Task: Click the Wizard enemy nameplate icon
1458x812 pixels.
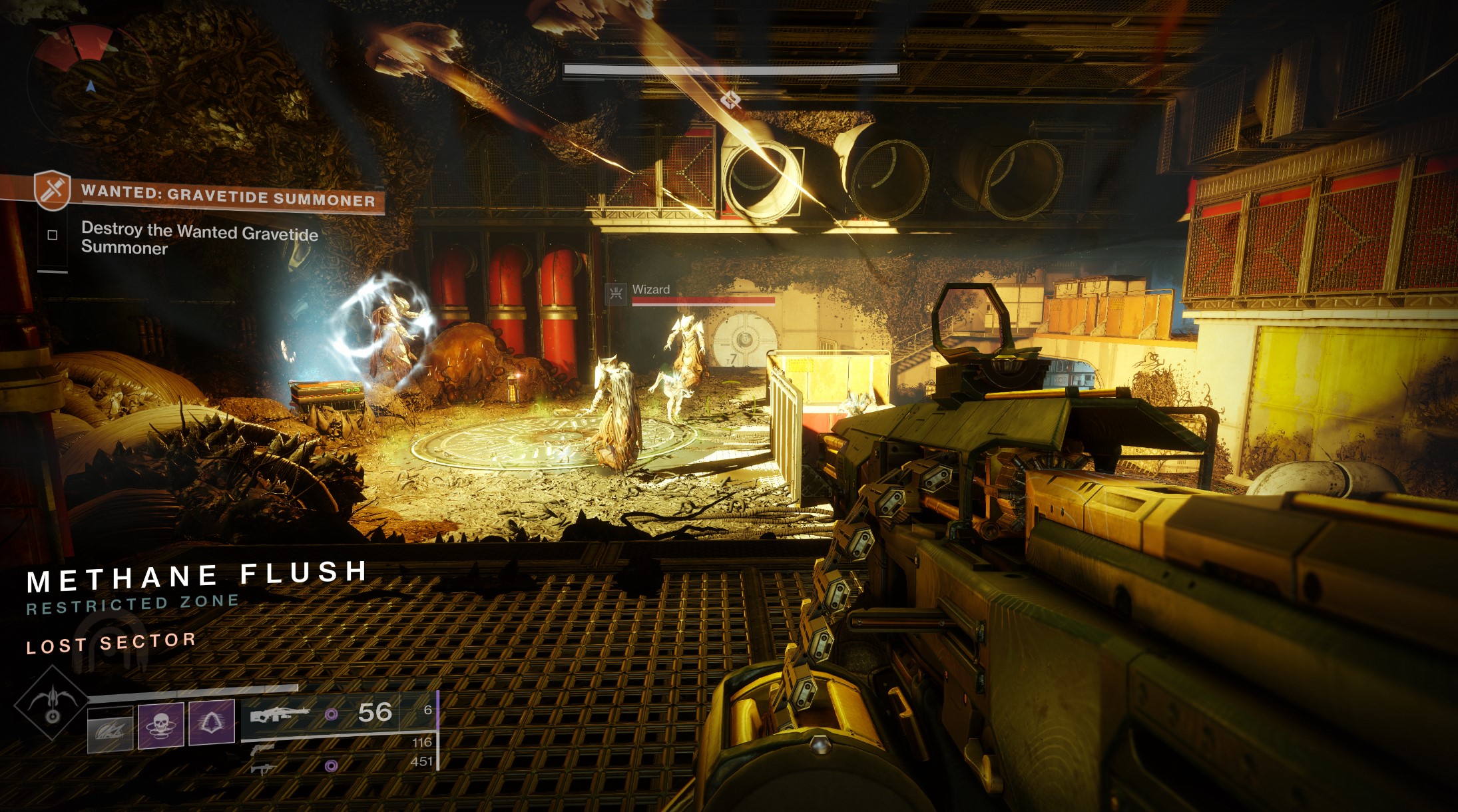Action: (x=616, y=292)
